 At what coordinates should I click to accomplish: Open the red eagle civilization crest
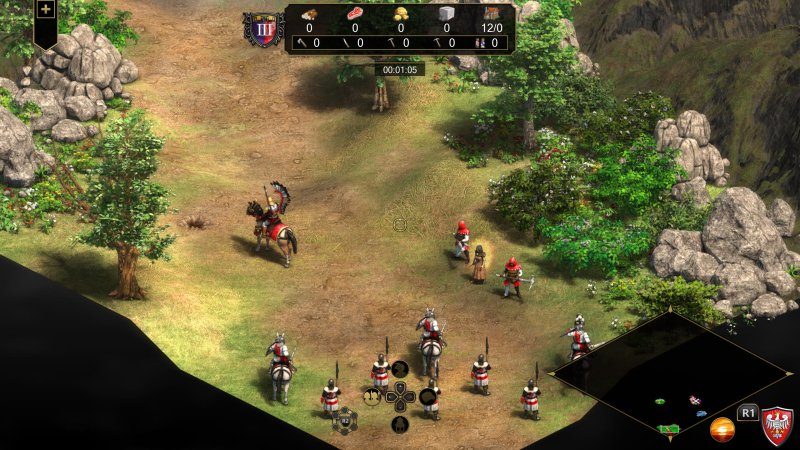click(777, 425)
